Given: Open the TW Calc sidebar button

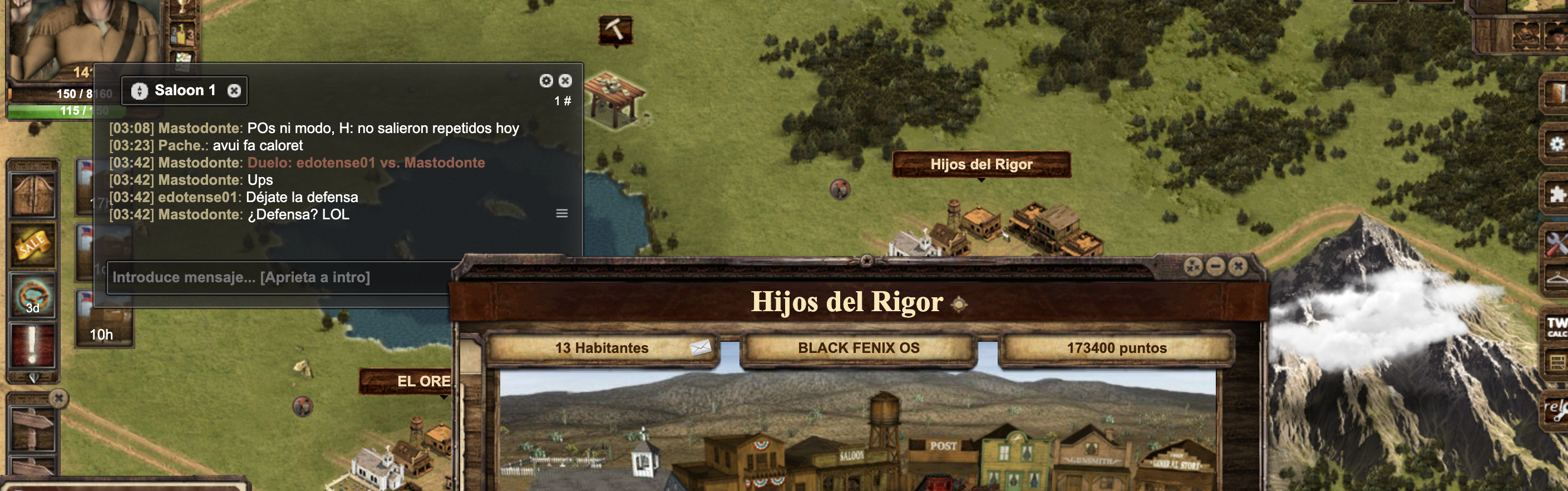Looking at the screenshot, I should point(1556,327).
